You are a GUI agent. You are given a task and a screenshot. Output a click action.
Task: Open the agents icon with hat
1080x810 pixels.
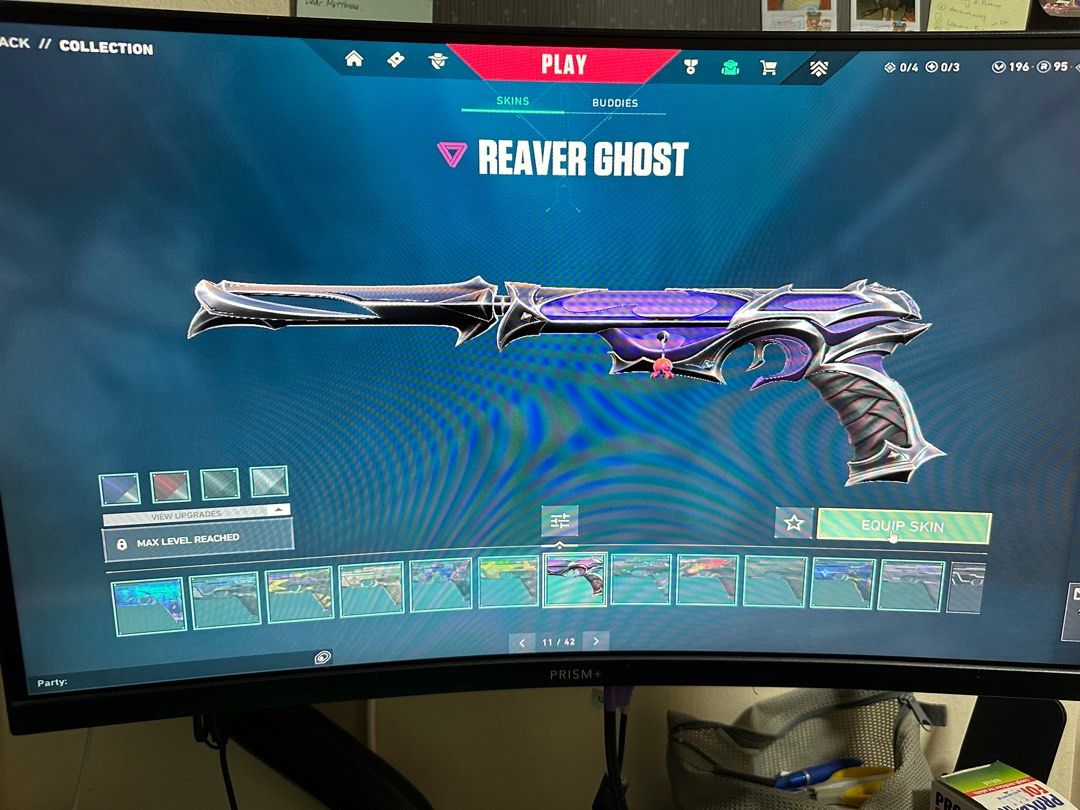438,61
